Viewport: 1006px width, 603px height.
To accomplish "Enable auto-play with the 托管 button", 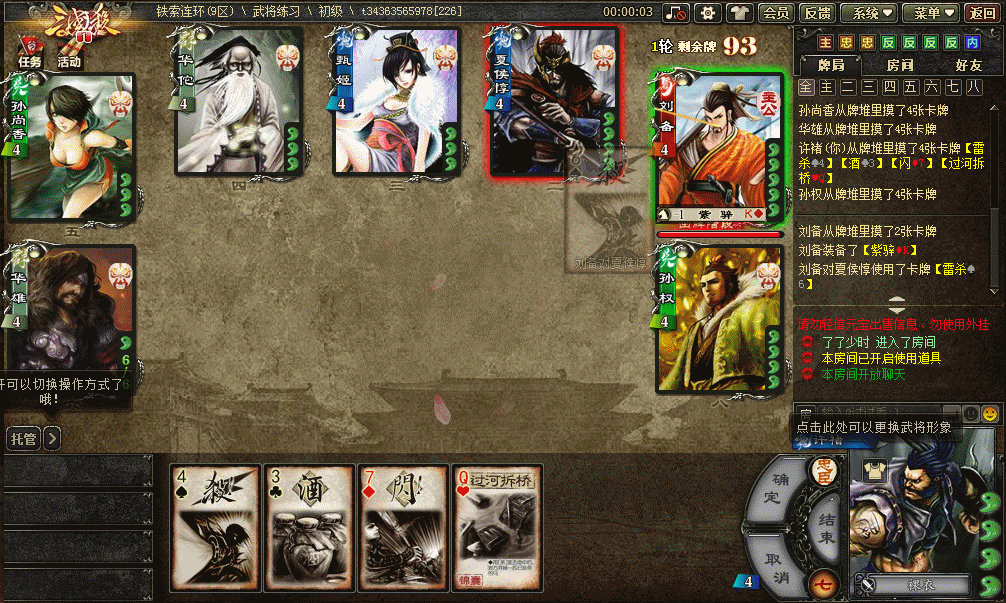I will tap(23, 438).
